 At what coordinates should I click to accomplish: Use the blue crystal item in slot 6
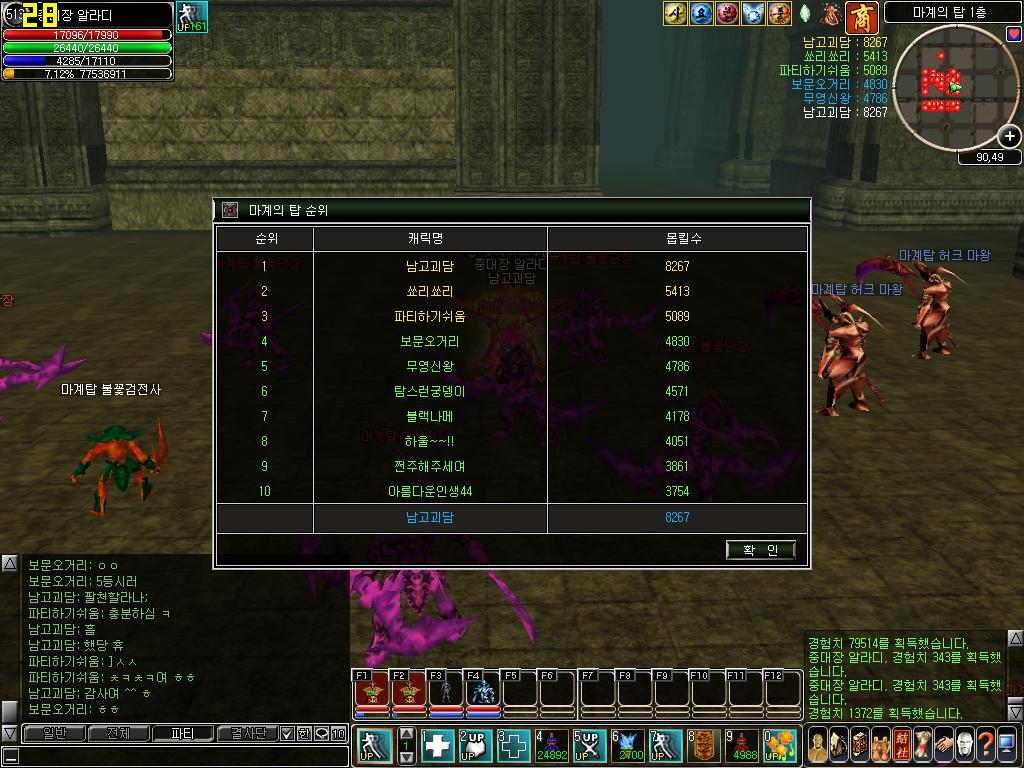point(628,745)
